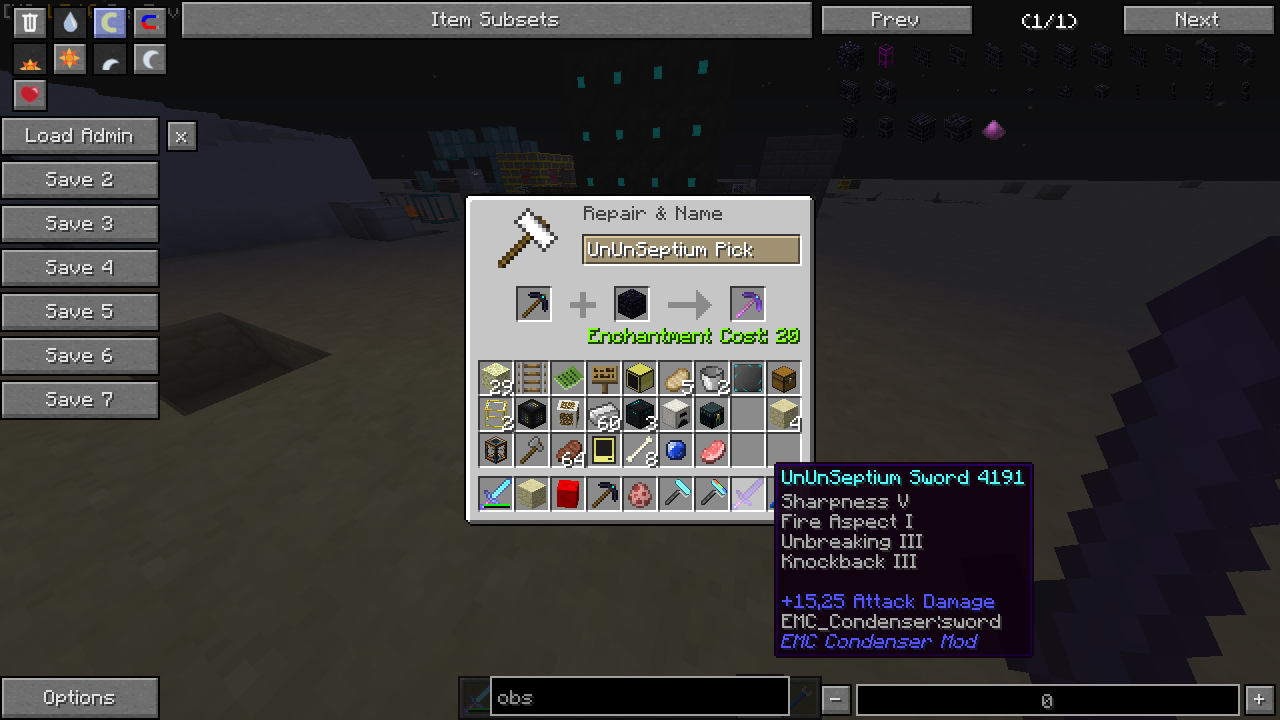Click the red heart heal button
Image resolution: width=1280 pixels, height=720 pixels.
[30, 95]
